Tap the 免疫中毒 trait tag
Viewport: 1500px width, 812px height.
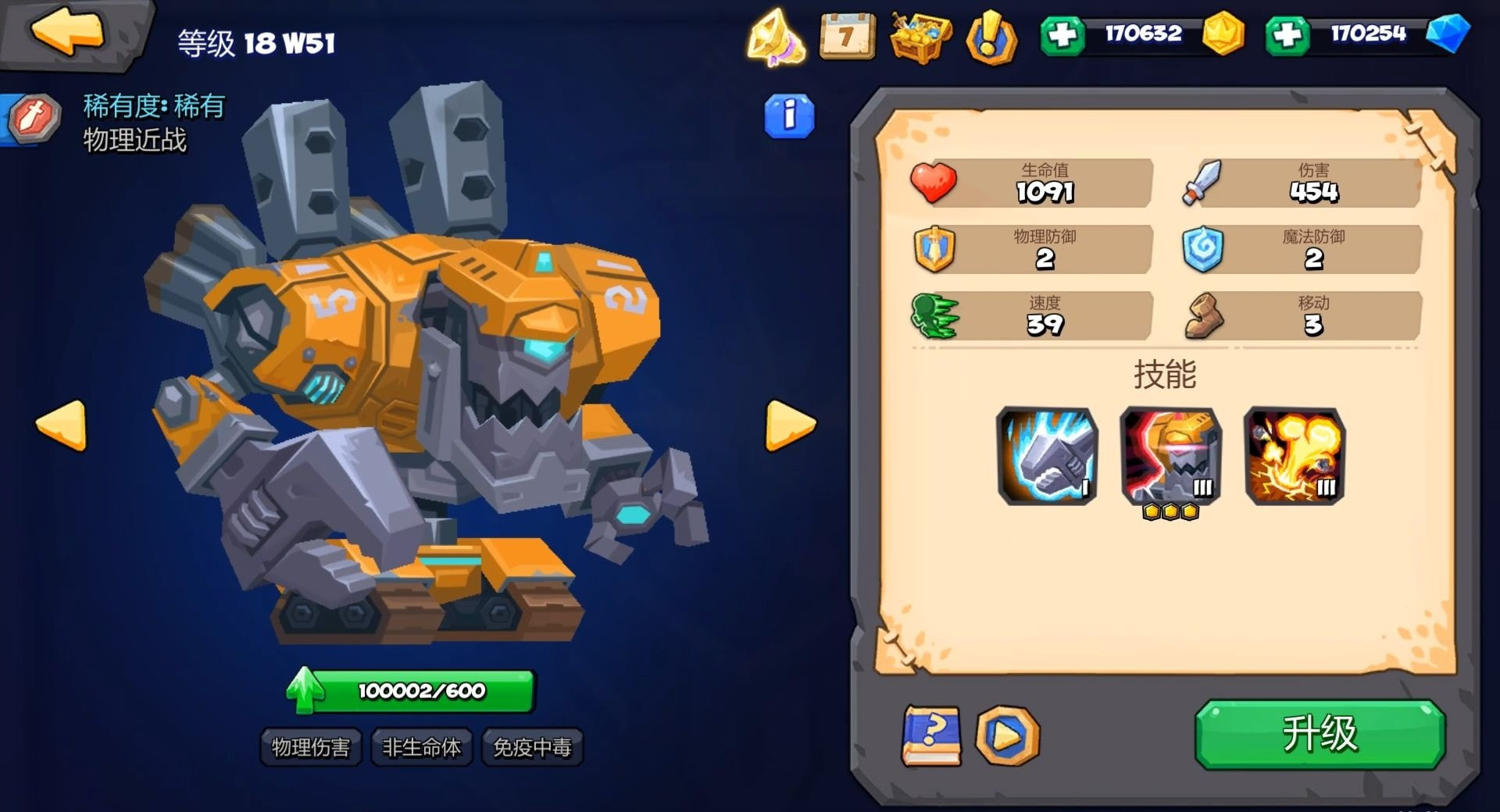pos(532,747)
